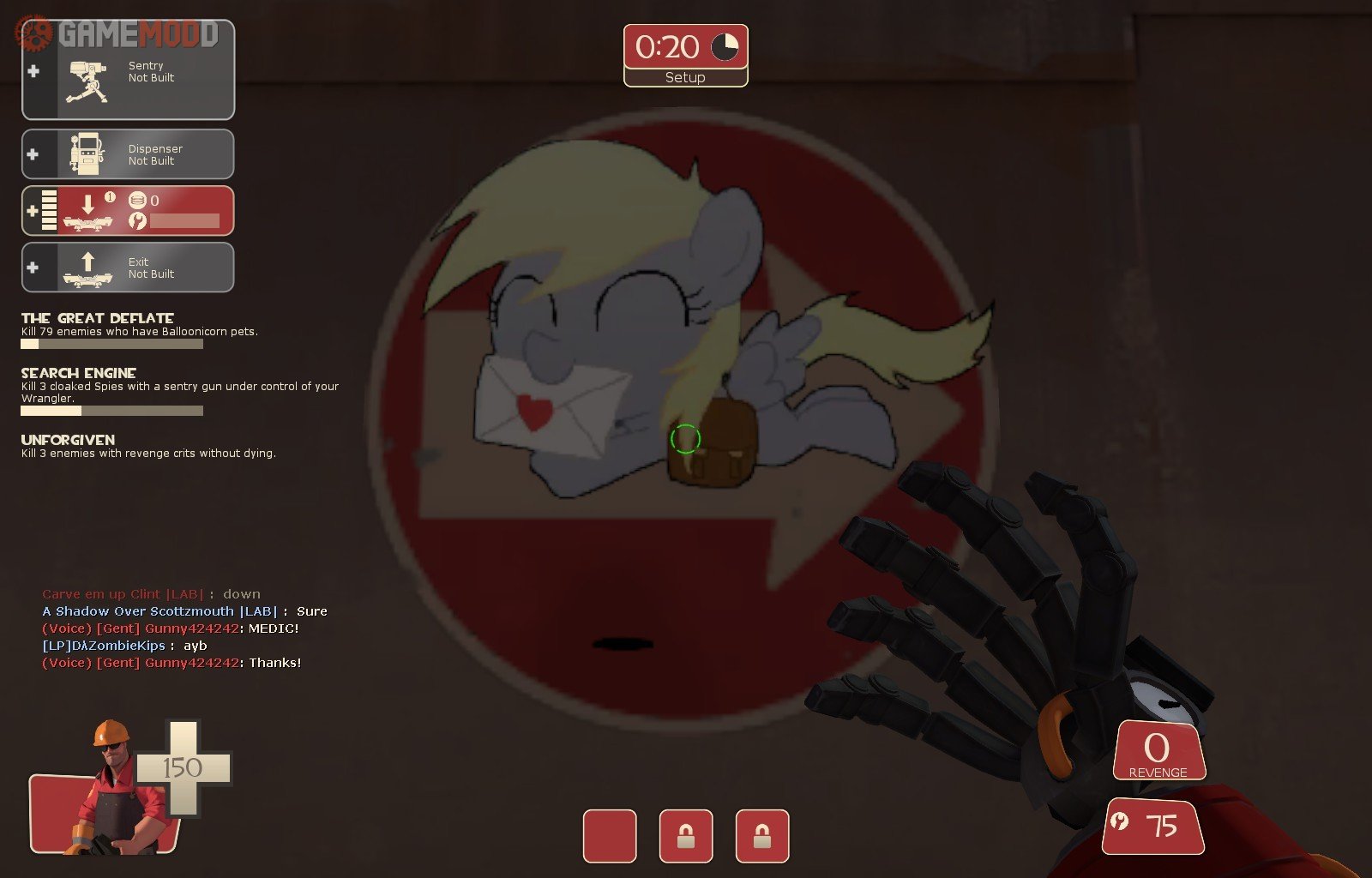Select the Dispenser Not Built panel

129,154
